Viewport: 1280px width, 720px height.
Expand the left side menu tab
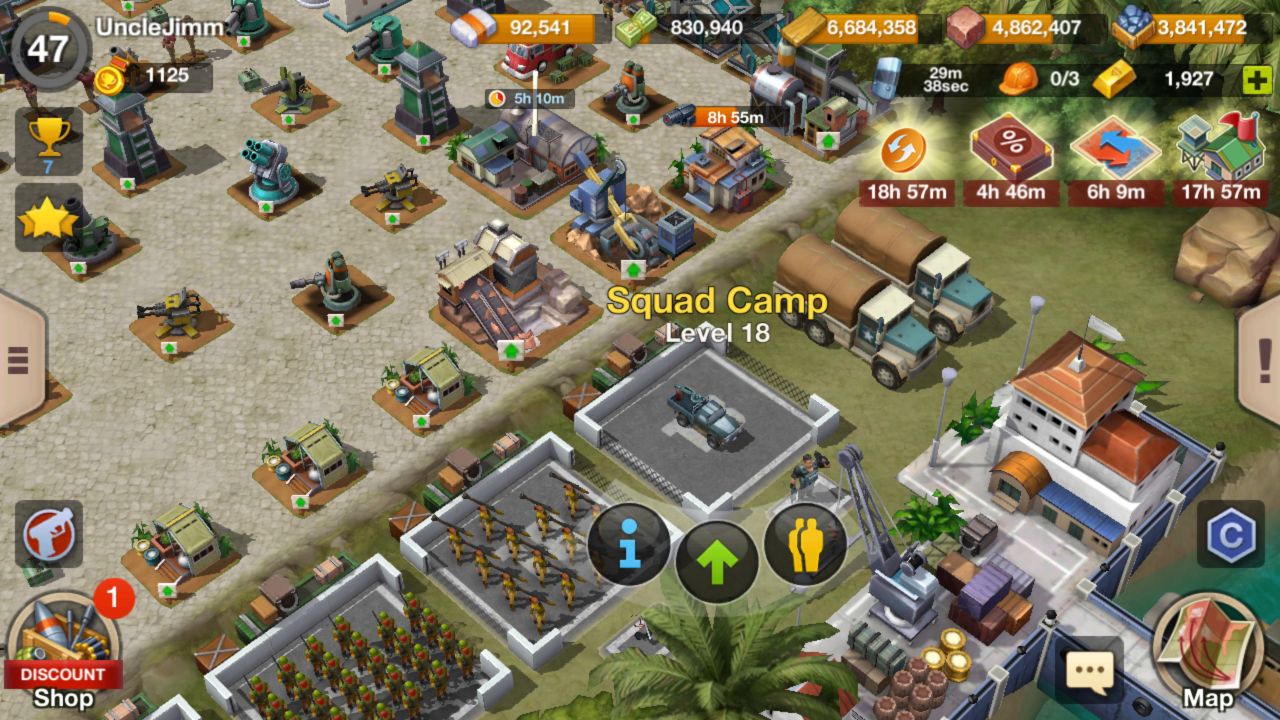pos(20,359)
